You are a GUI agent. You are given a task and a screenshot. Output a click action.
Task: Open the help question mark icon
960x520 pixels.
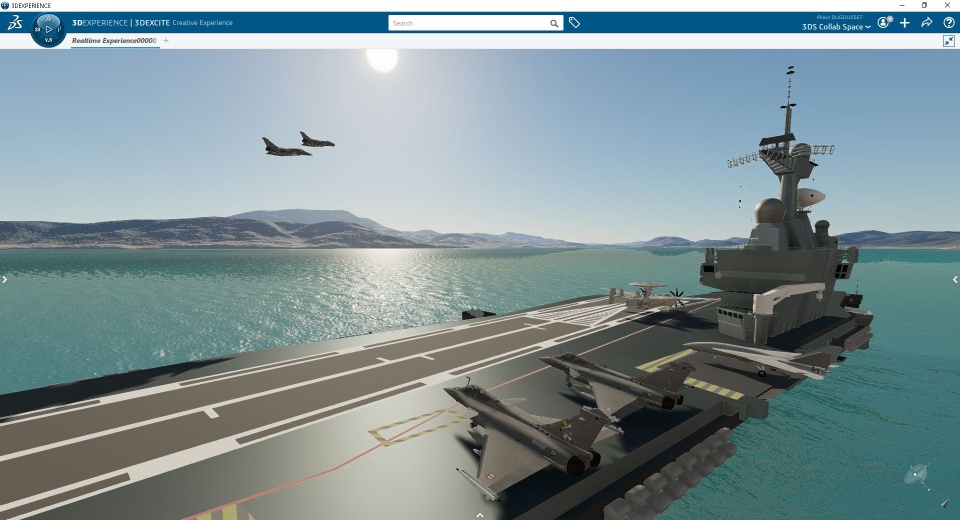coord(949,23)
